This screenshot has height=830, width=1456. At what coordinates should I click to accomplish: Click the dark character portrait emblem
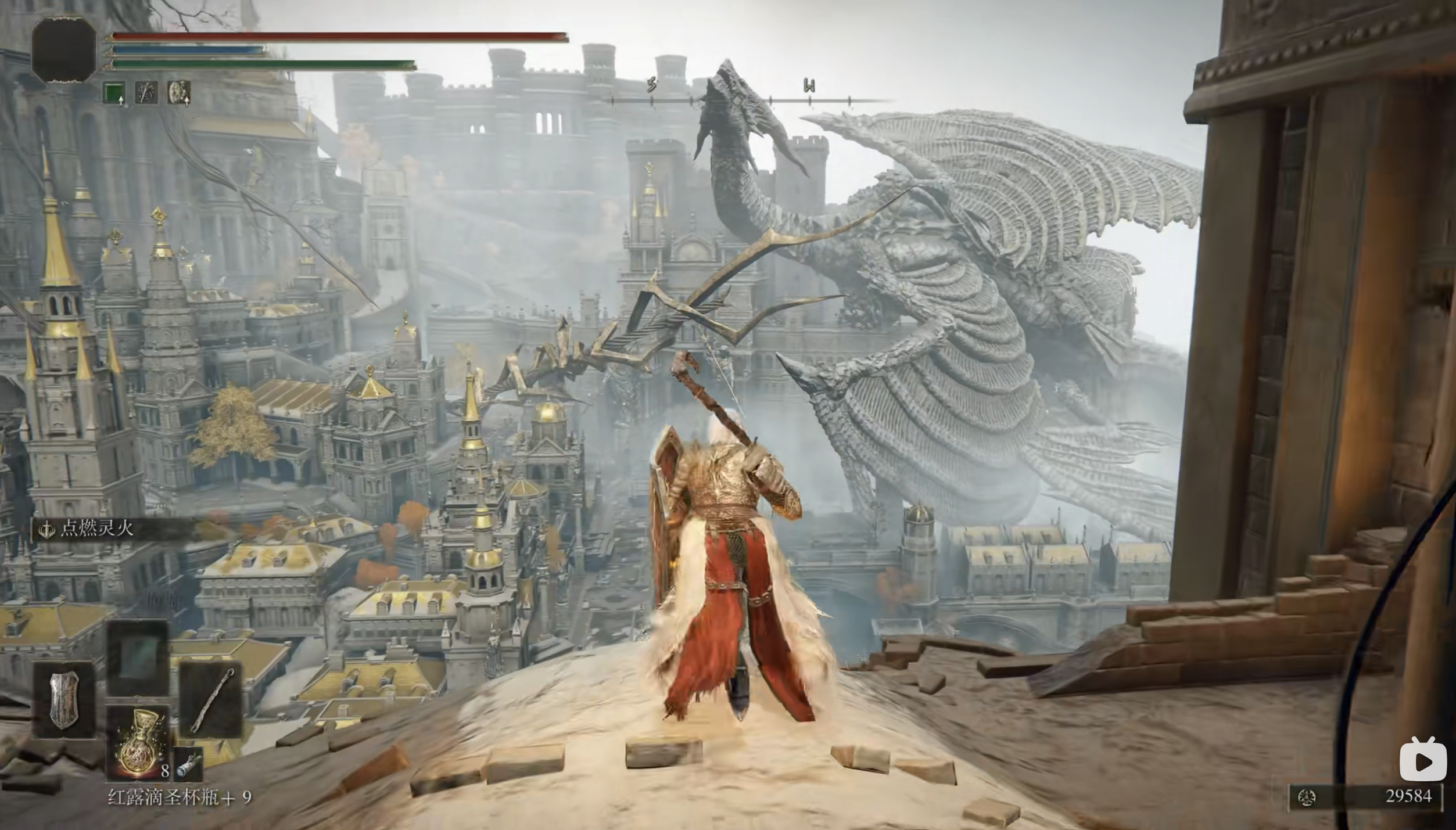64,50
